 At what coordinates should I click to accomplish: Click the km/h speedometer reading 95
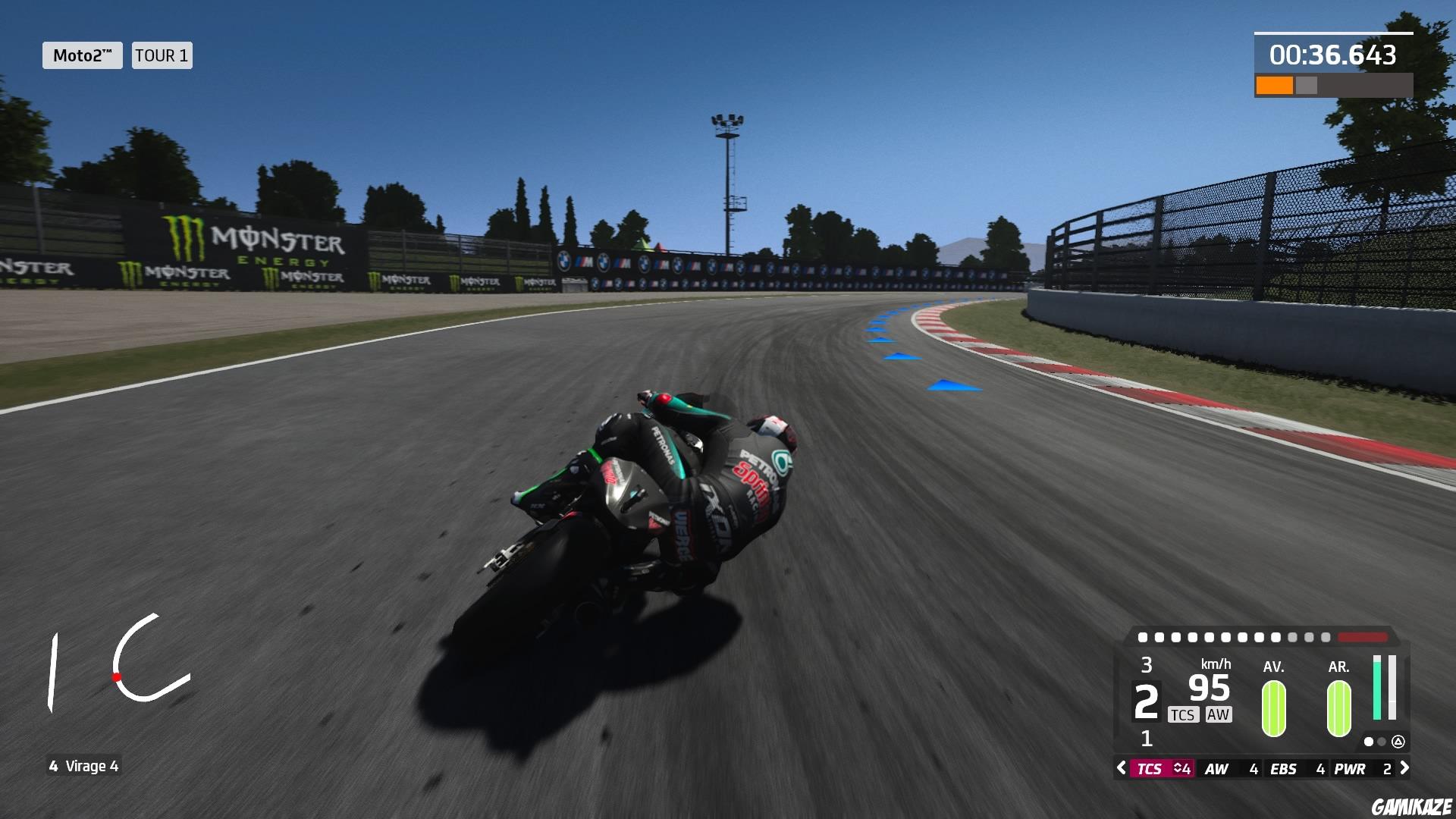tap(1209, 687)
